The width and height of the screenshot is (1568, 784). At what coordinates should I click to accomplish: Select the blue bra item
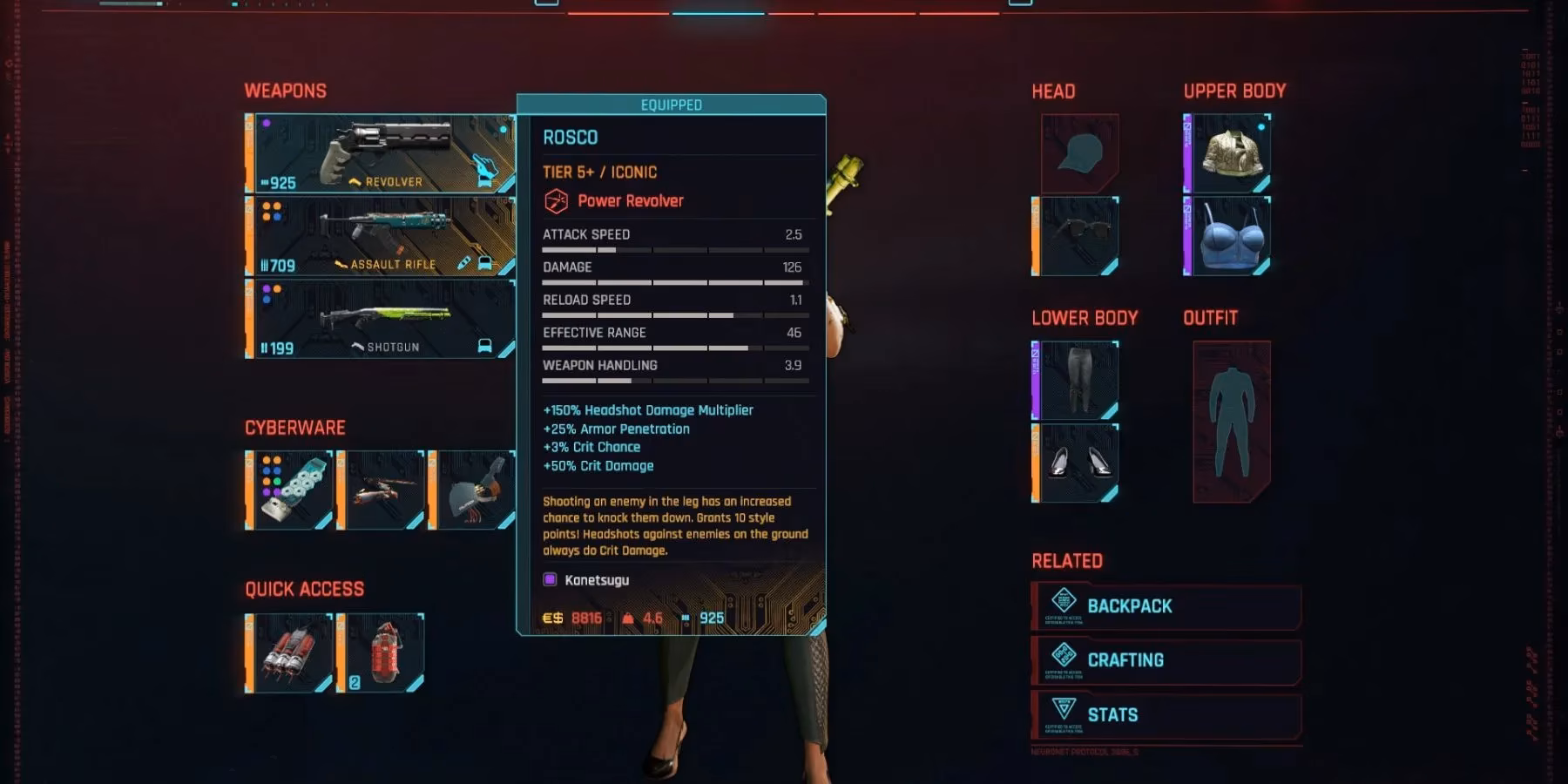point(1231,235)
